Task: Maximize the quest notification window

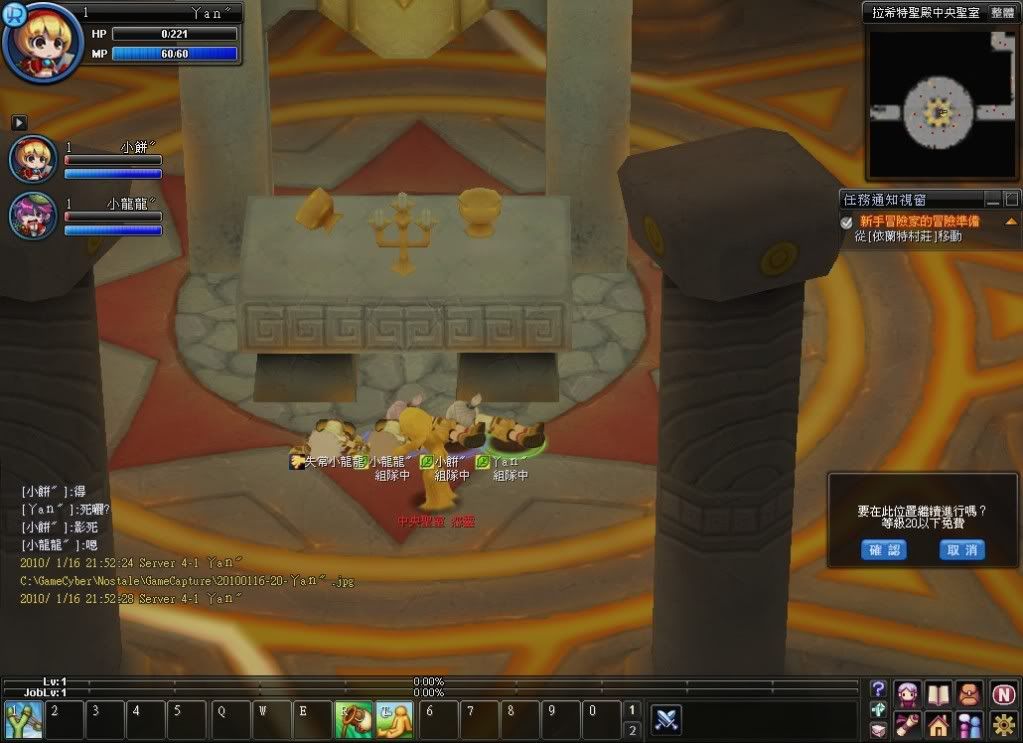Action: [x=1011, y=200]
